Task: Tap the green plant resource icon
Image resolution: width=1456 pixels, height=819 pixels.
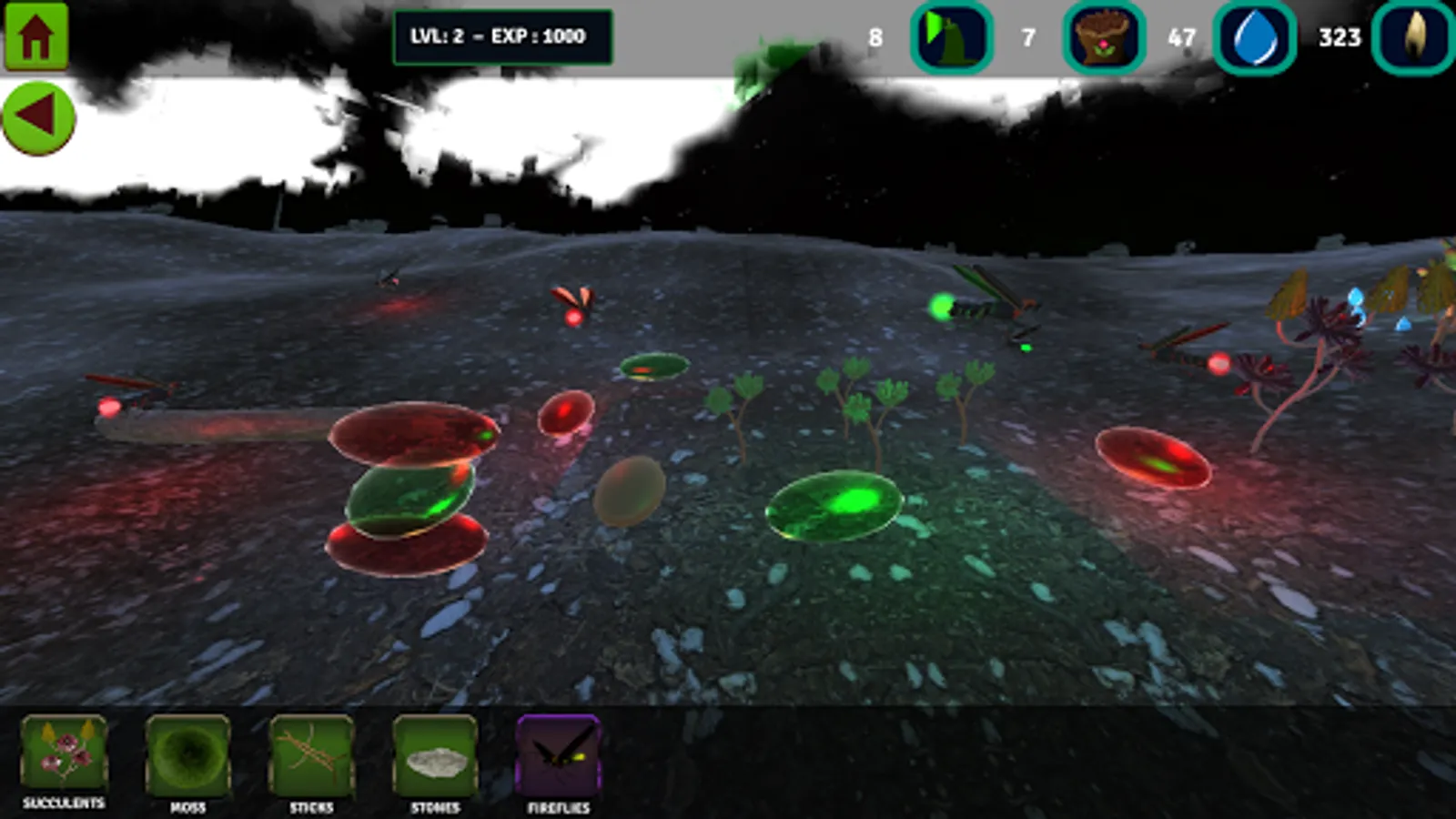Action: coord(951,38)
